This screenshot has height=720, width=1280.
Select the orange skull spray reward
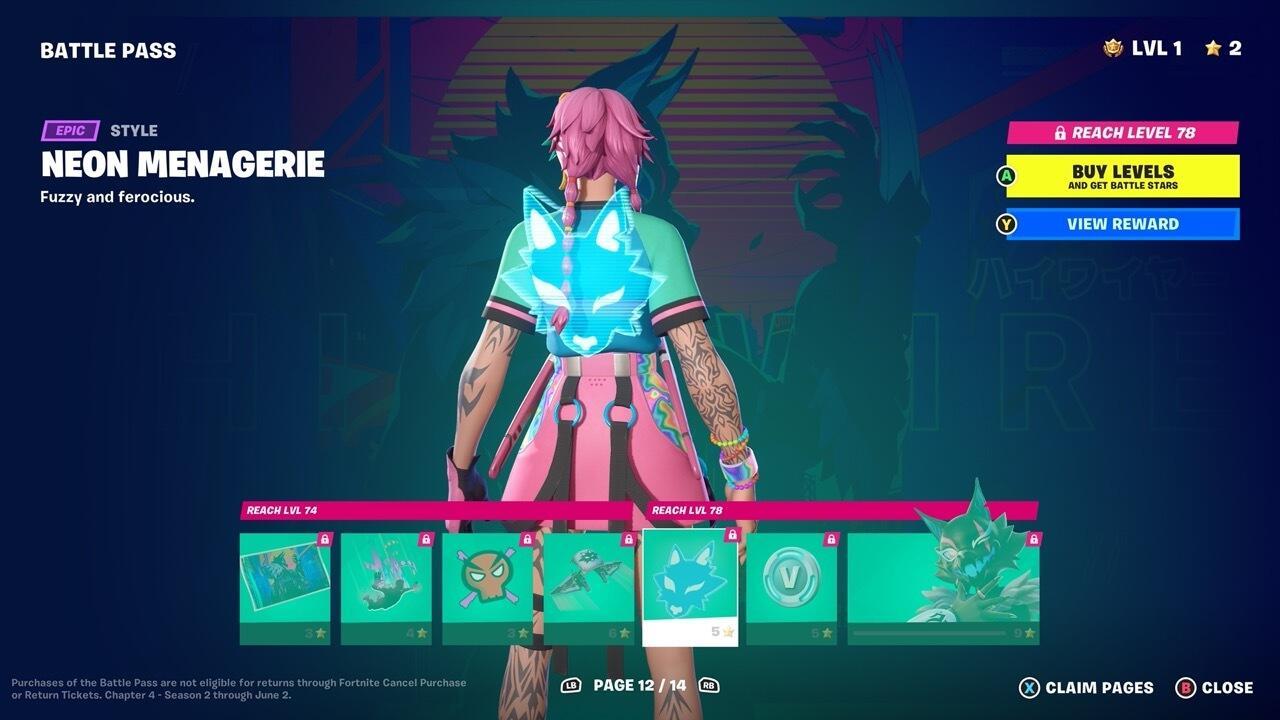(488, 585)
